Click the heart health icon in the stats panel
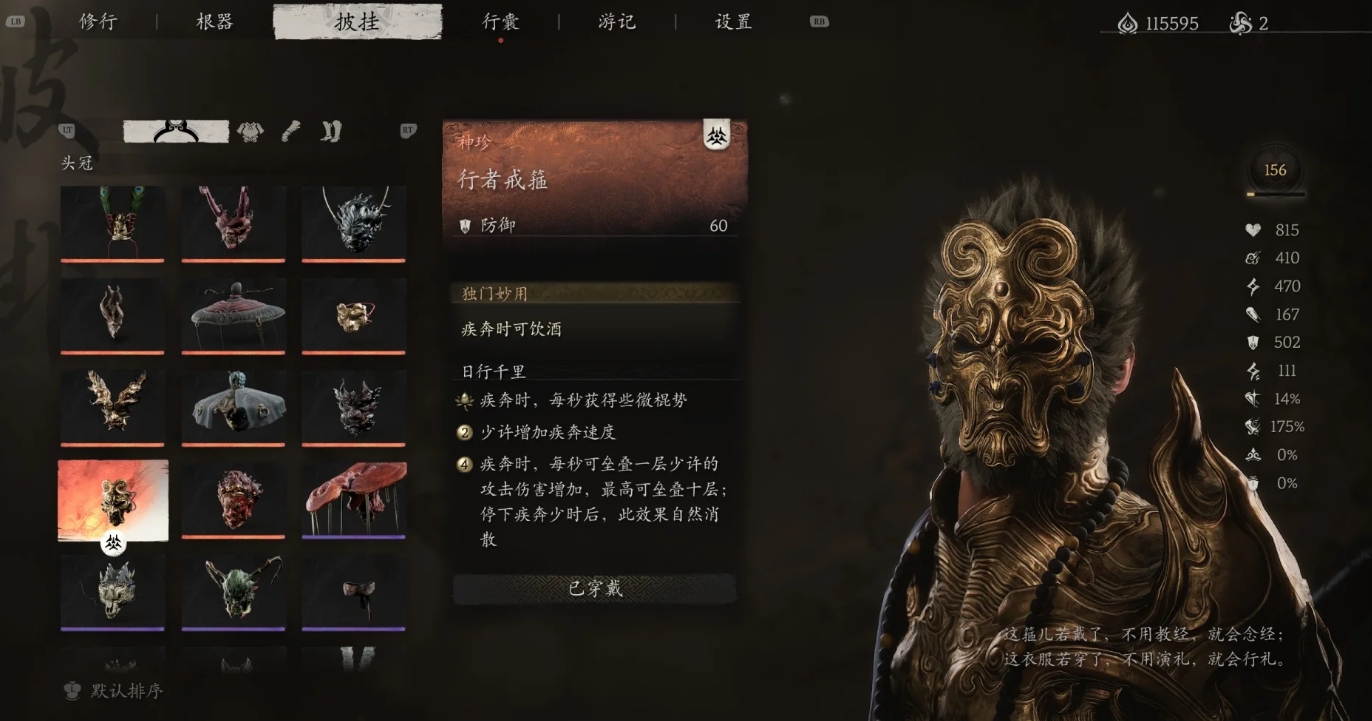The height and width of the screenshot is (721, 1372). click(1253, 229)
